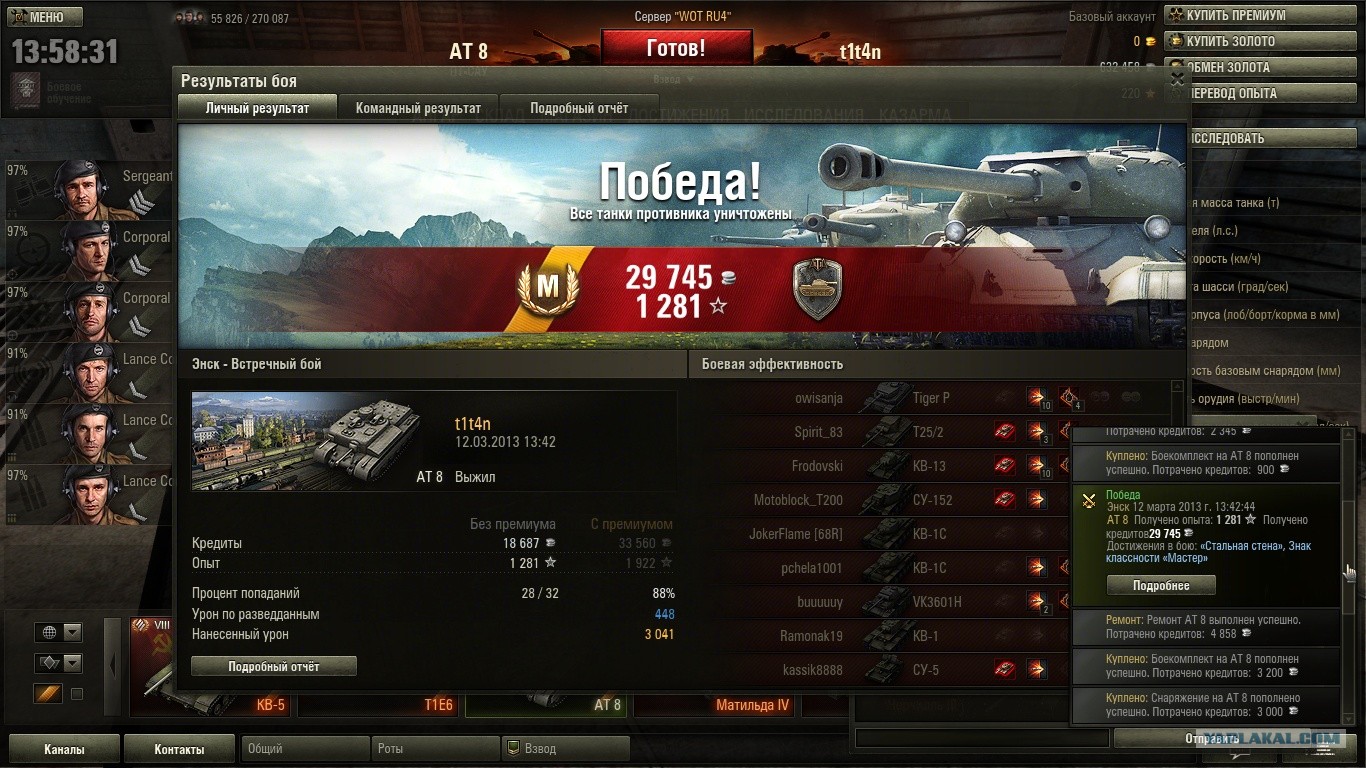Viewport: 1366px width, 768px height.
Task: Open the Обмен золота exchange
Action: [1263, 67]
